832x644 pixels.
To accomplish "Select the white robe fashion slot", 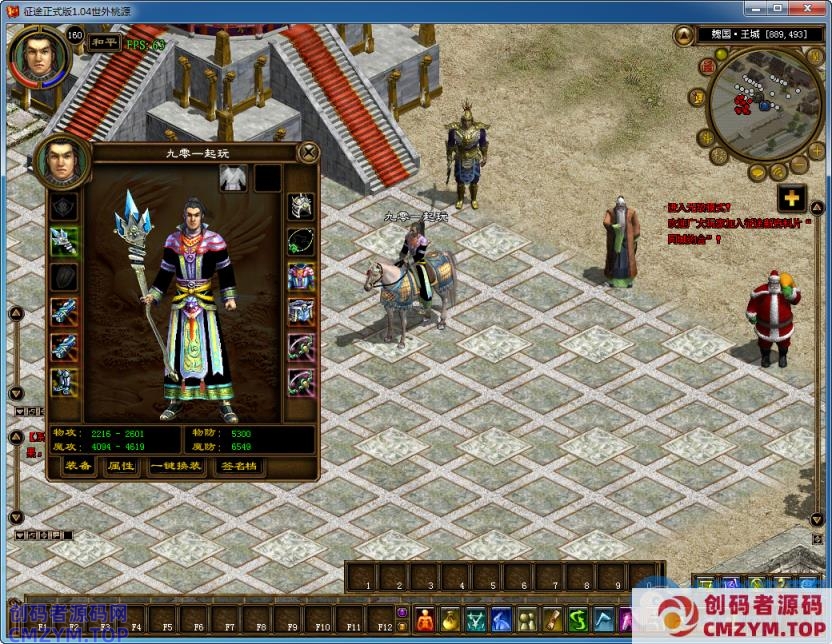I will tap(233, 178).
